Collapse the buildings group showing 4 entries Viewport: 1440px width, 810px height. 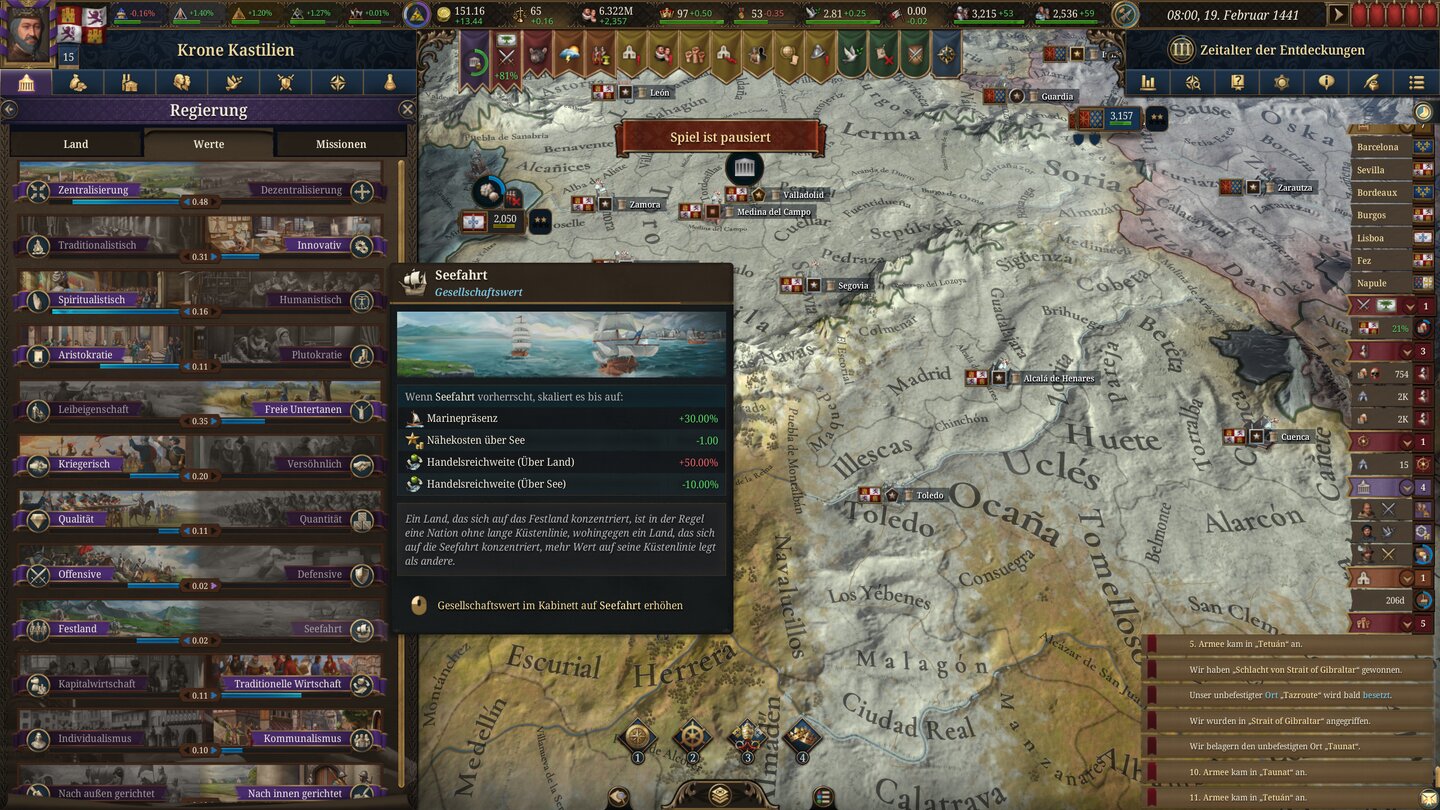pos(1405,487)
